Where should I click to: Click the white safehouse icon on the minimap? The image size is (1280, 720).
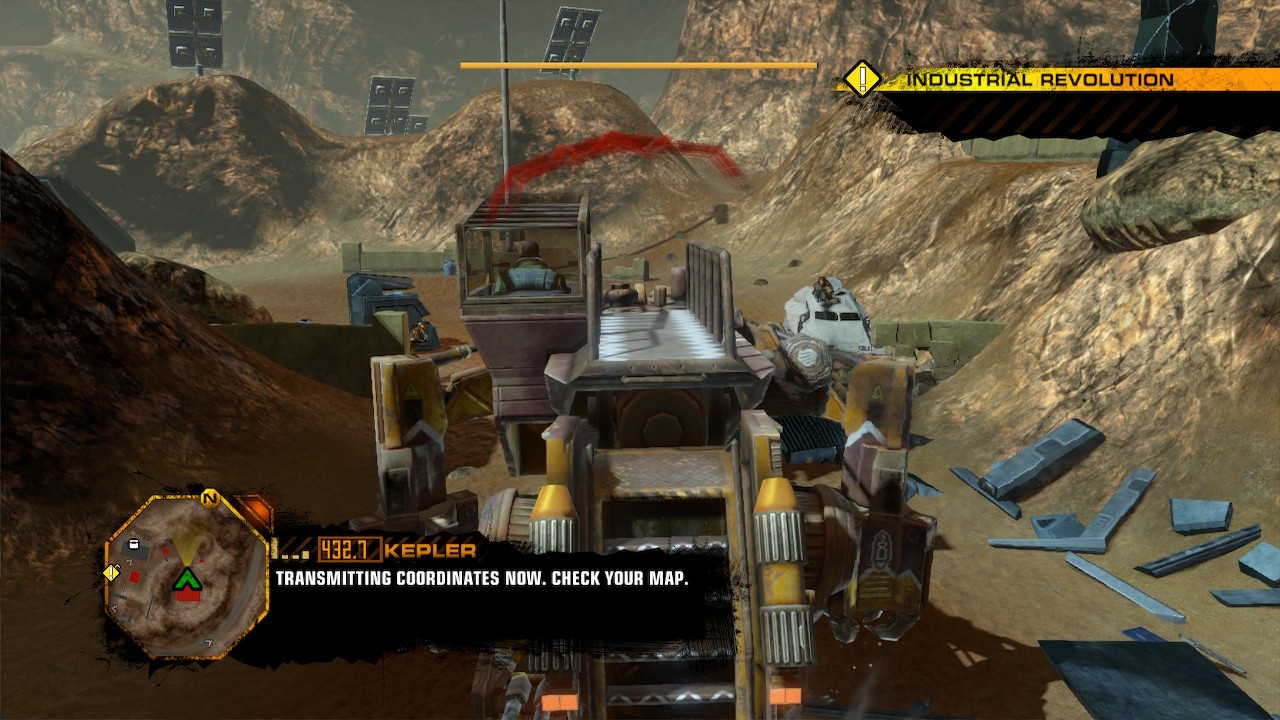pos(134,545)
